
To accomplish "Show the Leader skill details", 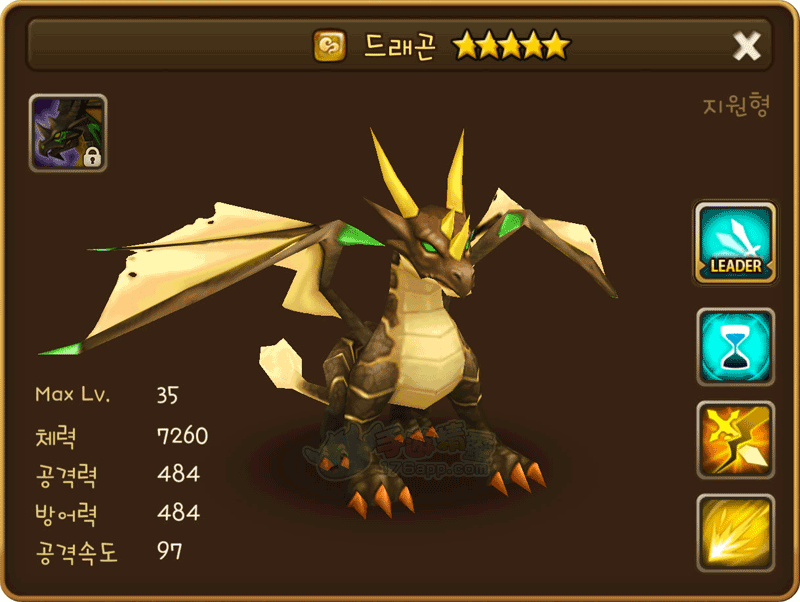I will [x=736, y=243].
